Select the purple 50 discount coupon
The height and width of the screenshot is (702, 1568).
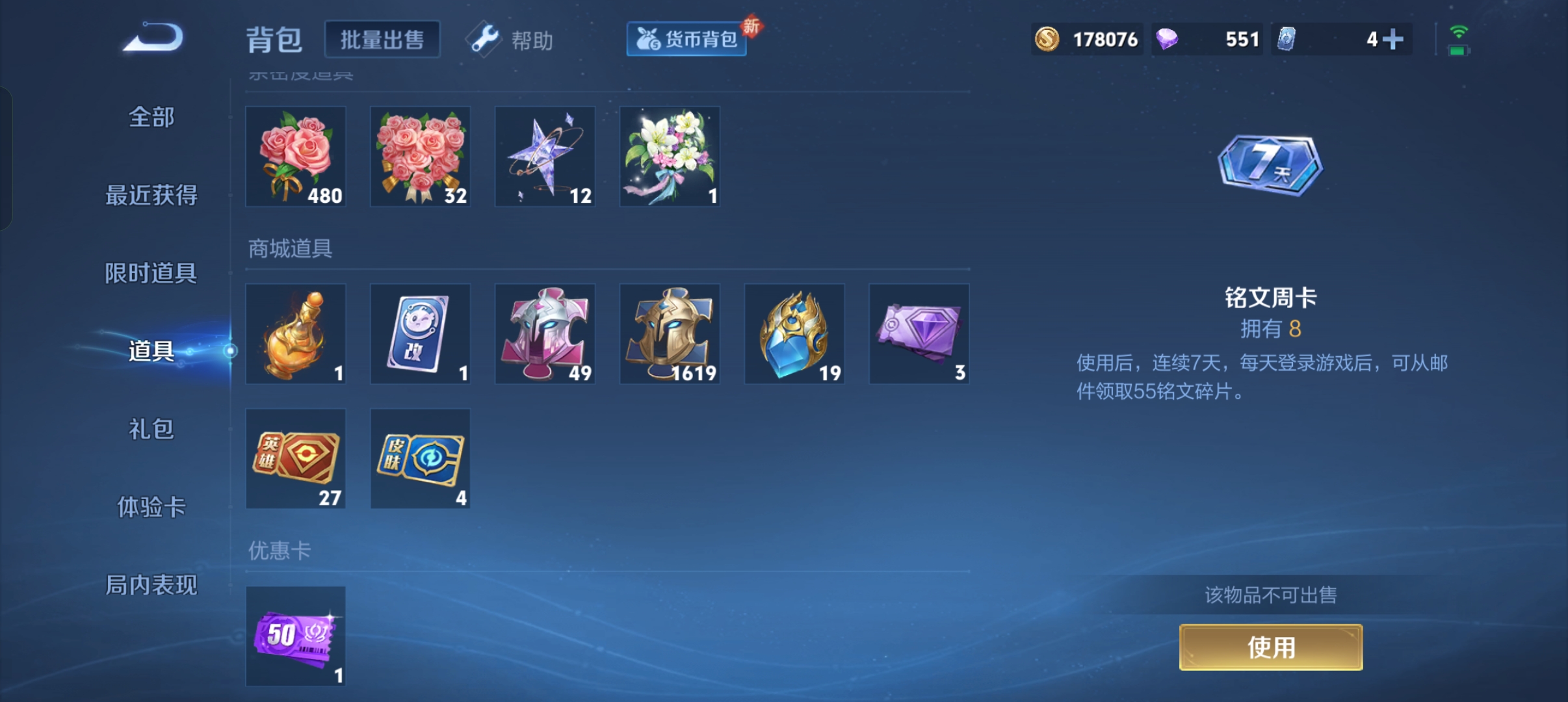click(296, 636)
